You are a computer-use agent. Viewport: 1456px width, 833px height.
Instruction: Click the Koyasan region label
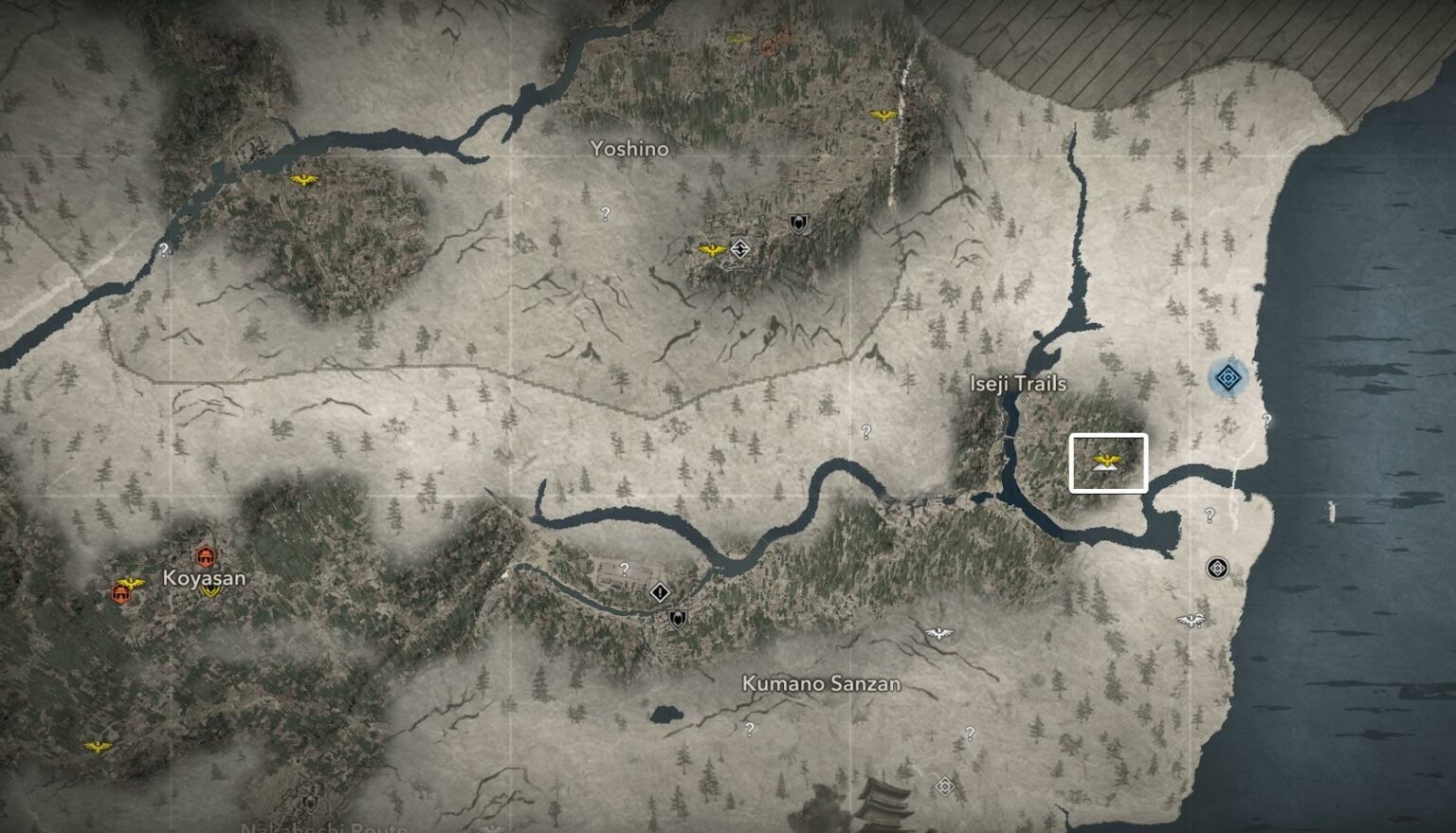pyautogui.click(x=202, y=576)
